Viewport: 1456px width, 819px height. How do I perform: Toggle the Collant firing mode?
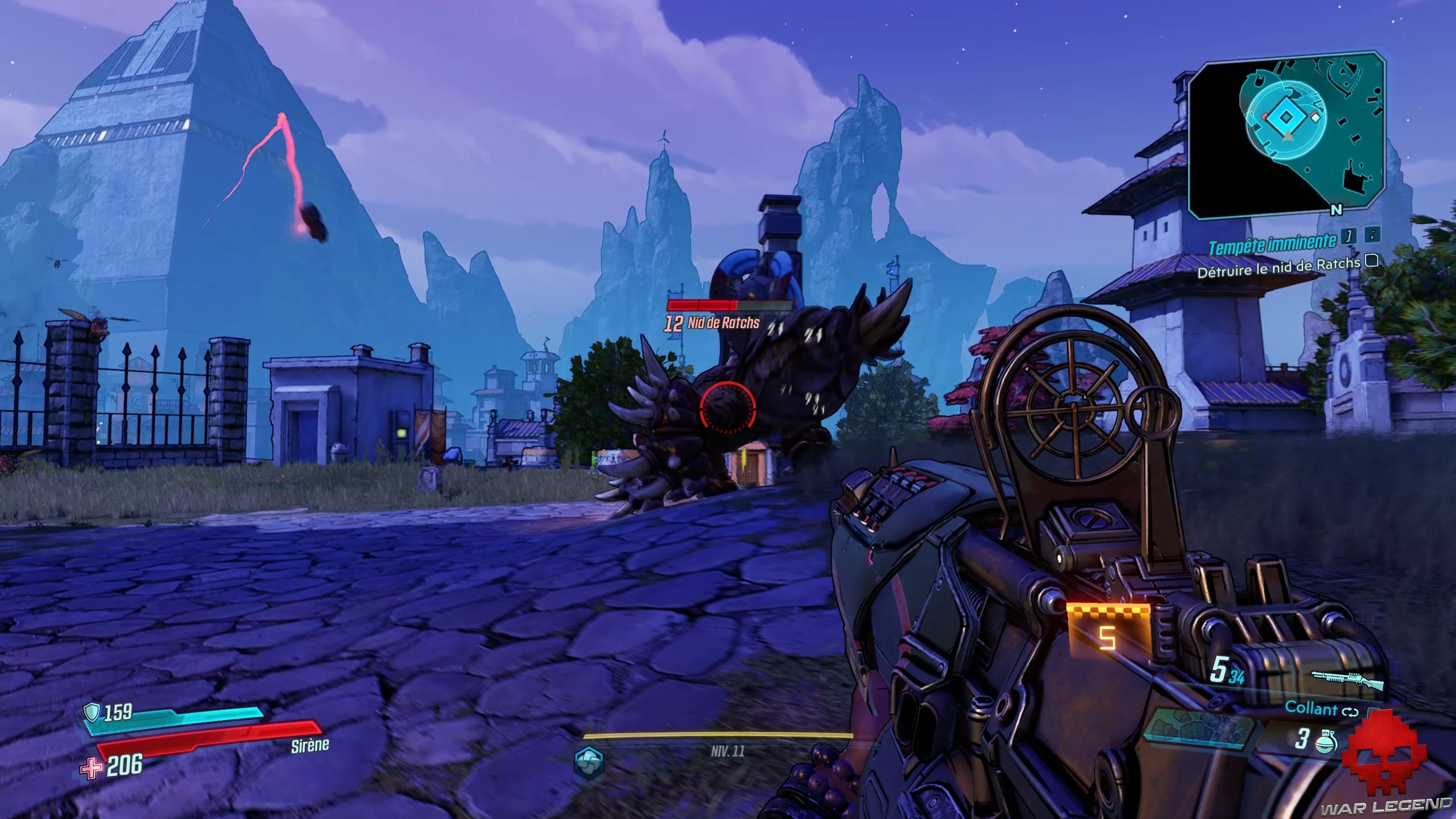coord(1351,712)
